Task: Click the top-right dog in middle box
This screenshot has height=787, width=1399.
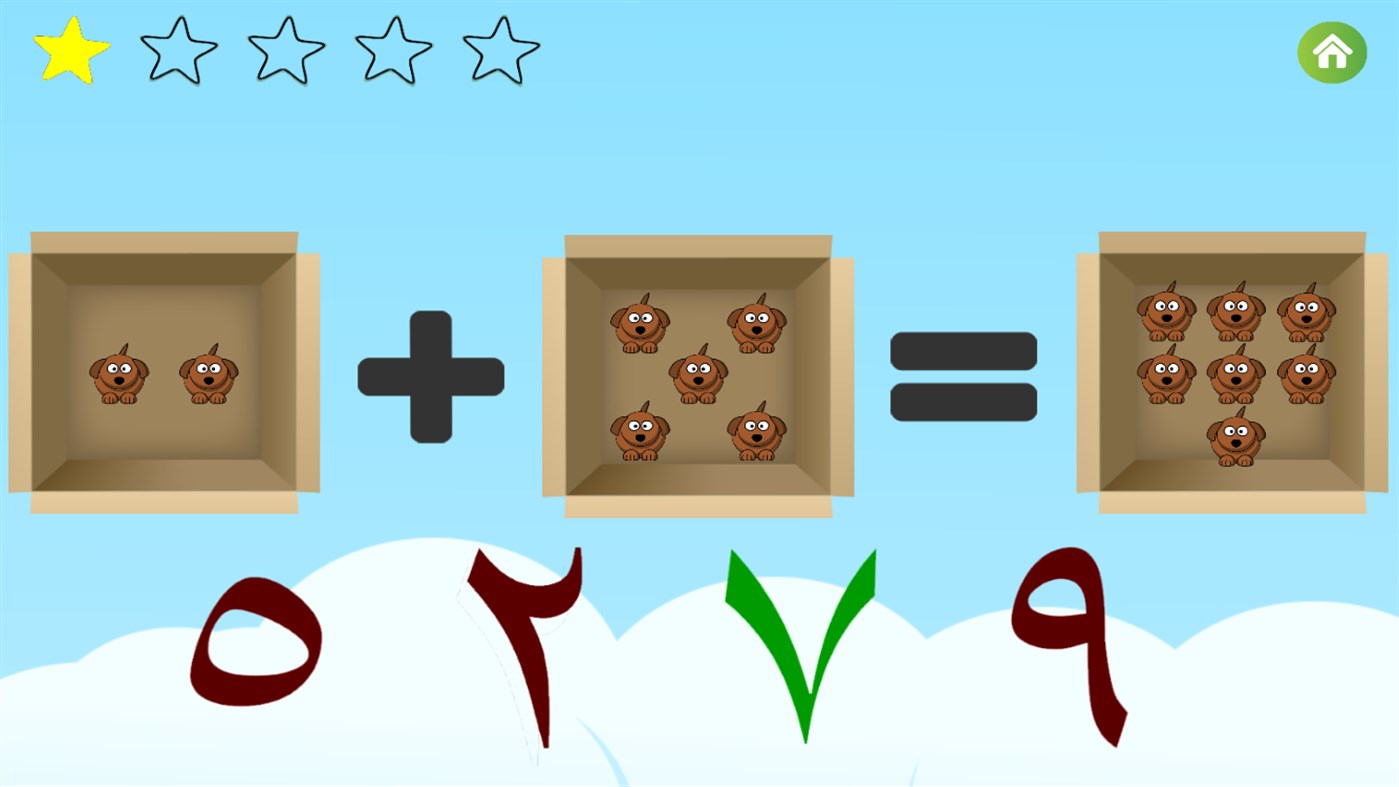Action: (758, 325)
